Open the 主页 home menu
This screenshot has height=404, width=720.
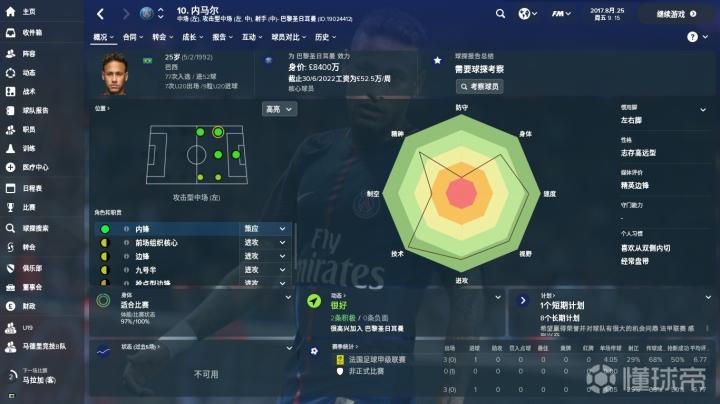28,11
